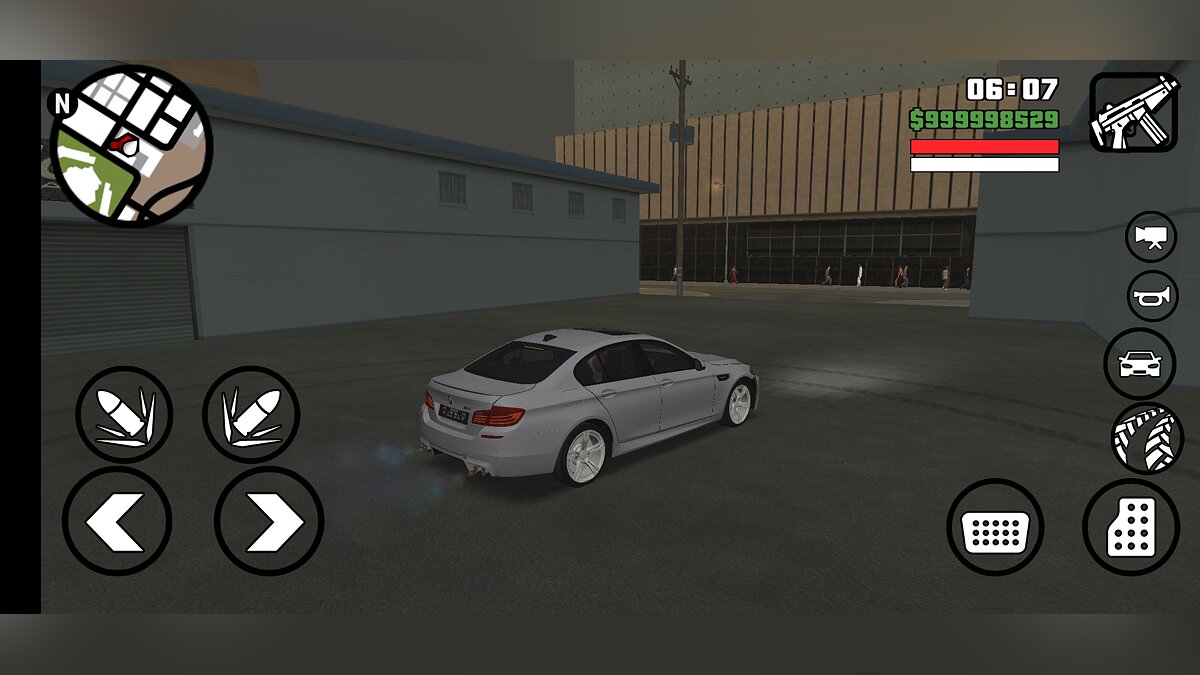
Task: Tap the circular minimap radar
Action: [x=130, y=146]
